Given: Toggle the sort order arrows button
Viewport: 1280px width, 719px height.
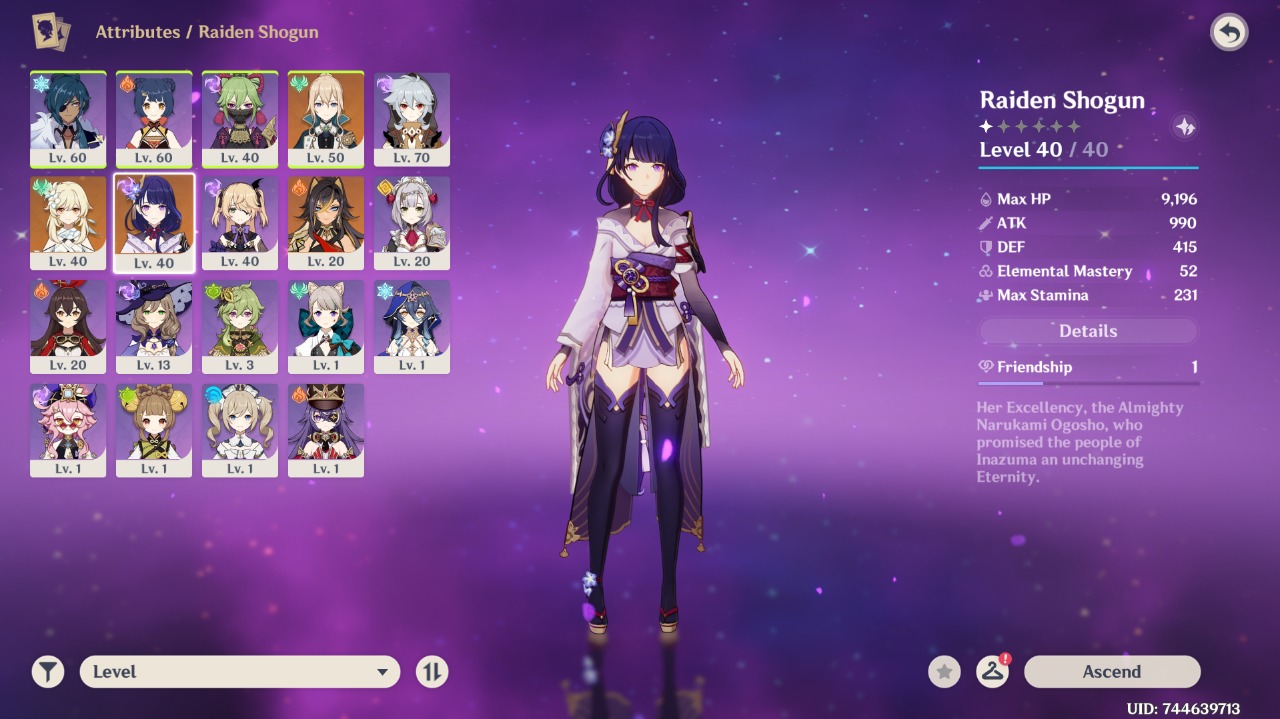Looking at the screenshot, I should pos(432,672).
